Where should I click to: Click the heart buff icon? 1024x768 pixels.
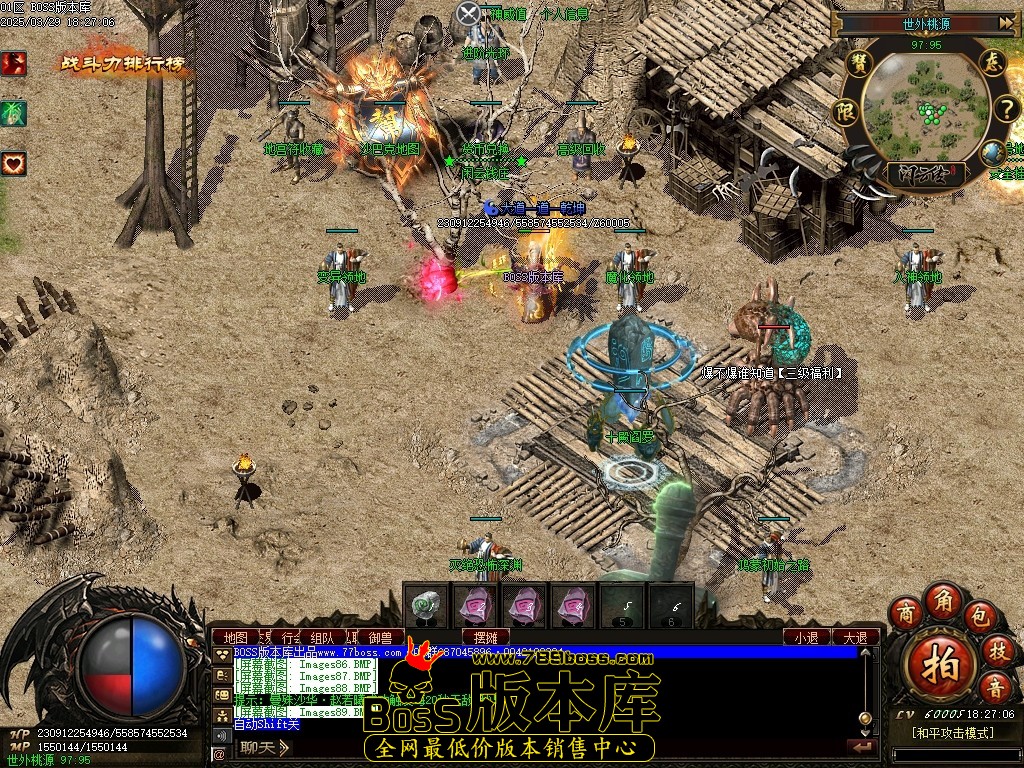[14, 163]
